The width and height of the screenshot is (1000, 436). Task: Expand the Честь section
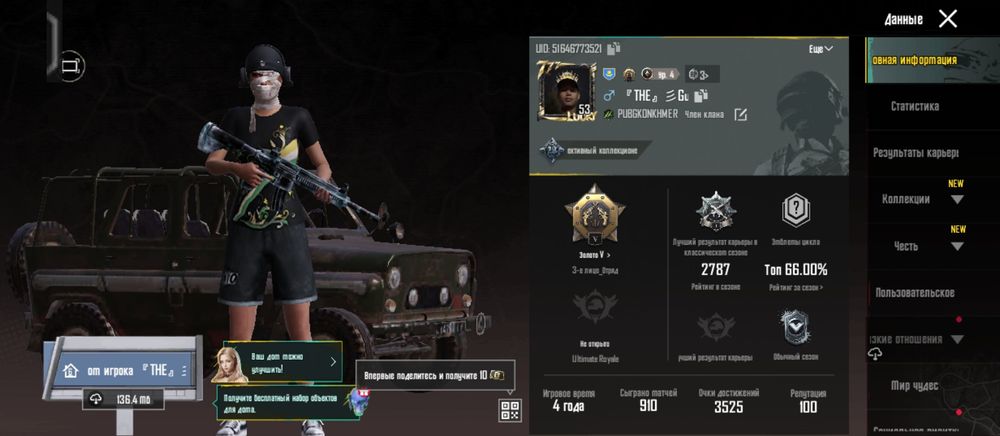pyautogui.click(x=957, y=245)
